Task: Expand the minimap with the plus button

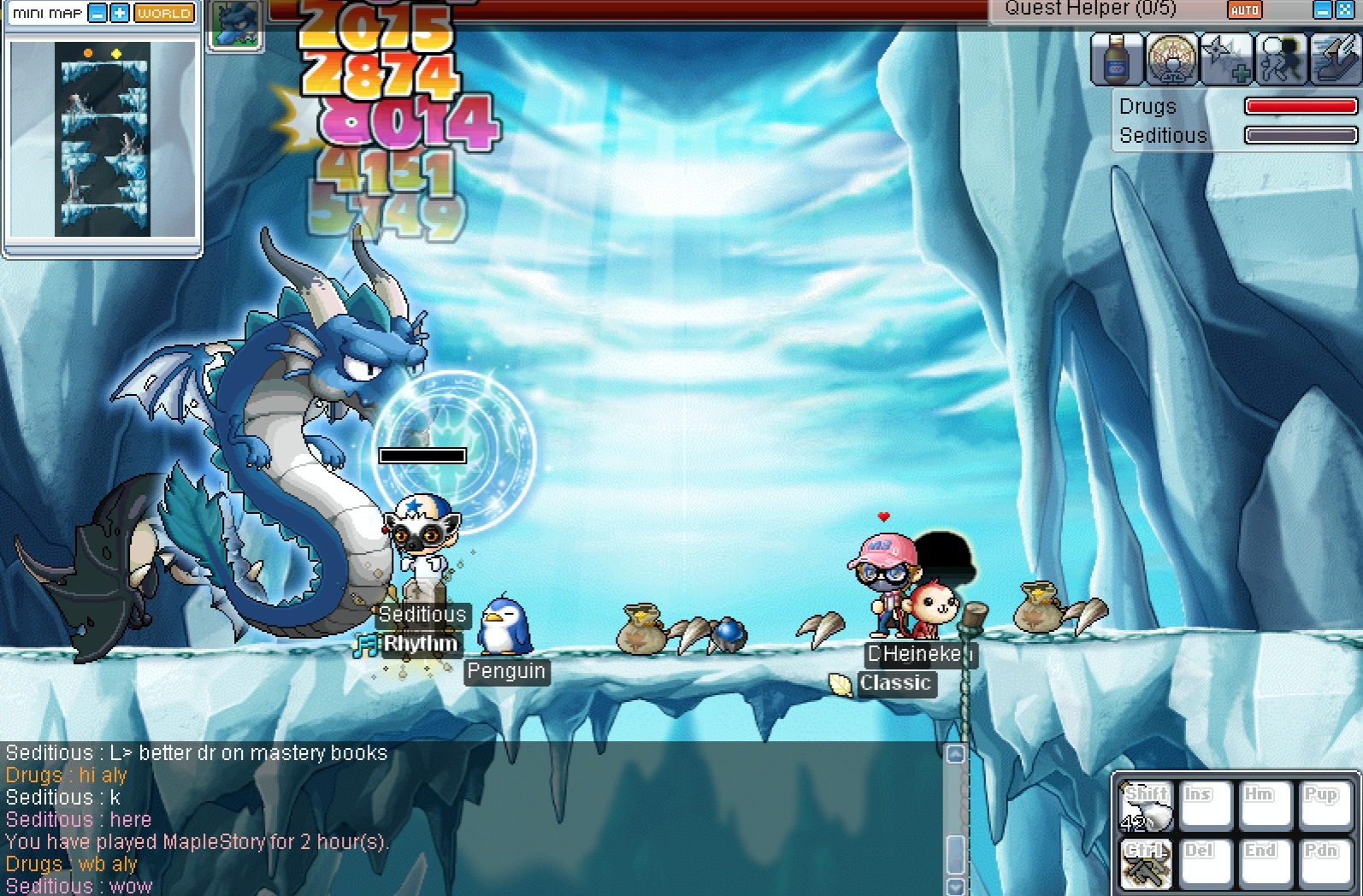Action: tap(120, 14)
